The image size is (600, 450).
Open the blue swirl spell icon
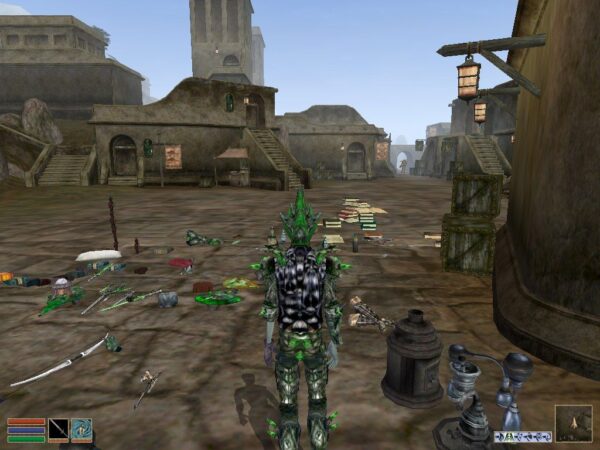pyautogui.click(x=81, y=430)
